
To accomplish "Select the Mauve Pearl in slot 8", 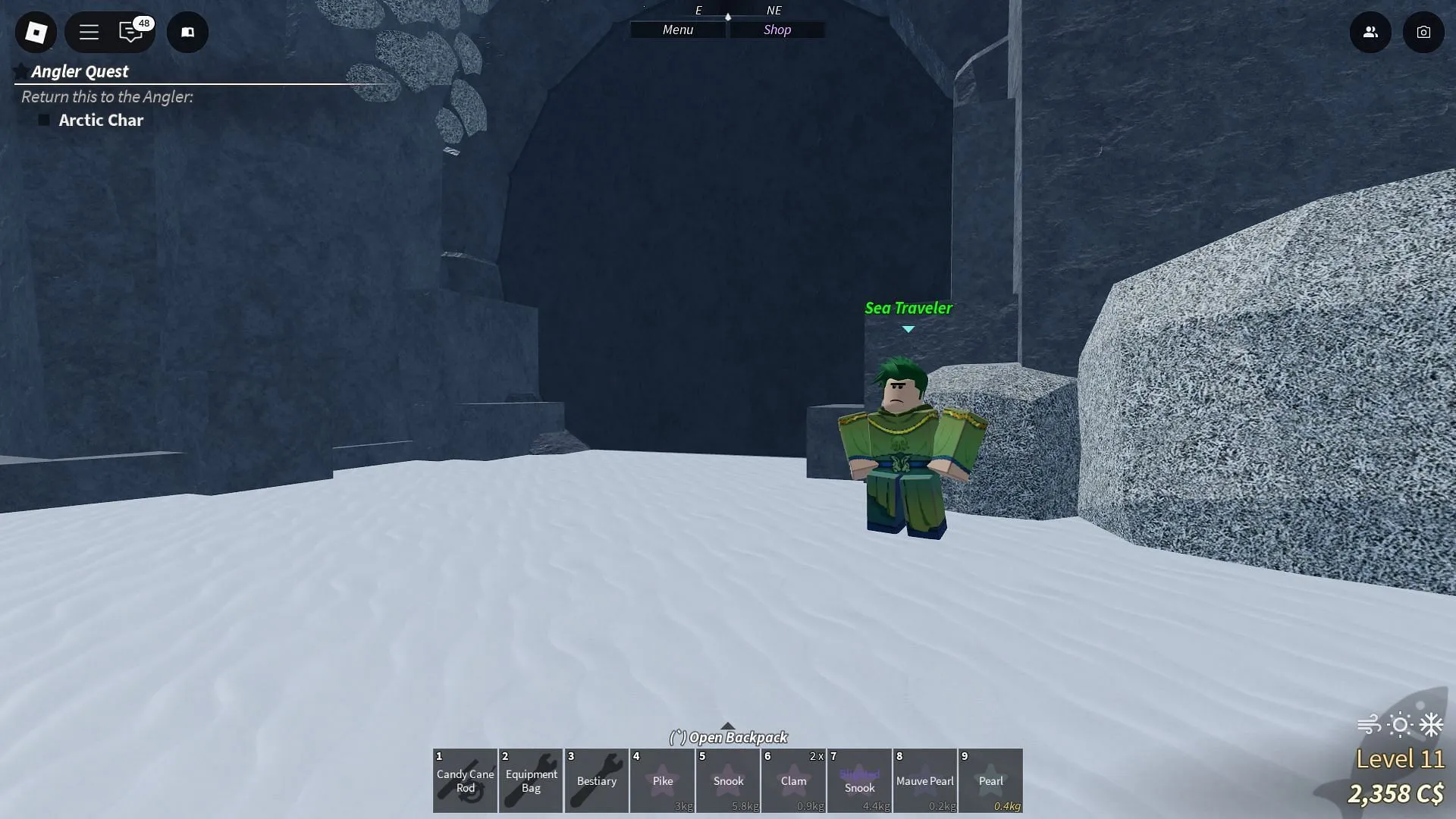I will click(925, 780).
